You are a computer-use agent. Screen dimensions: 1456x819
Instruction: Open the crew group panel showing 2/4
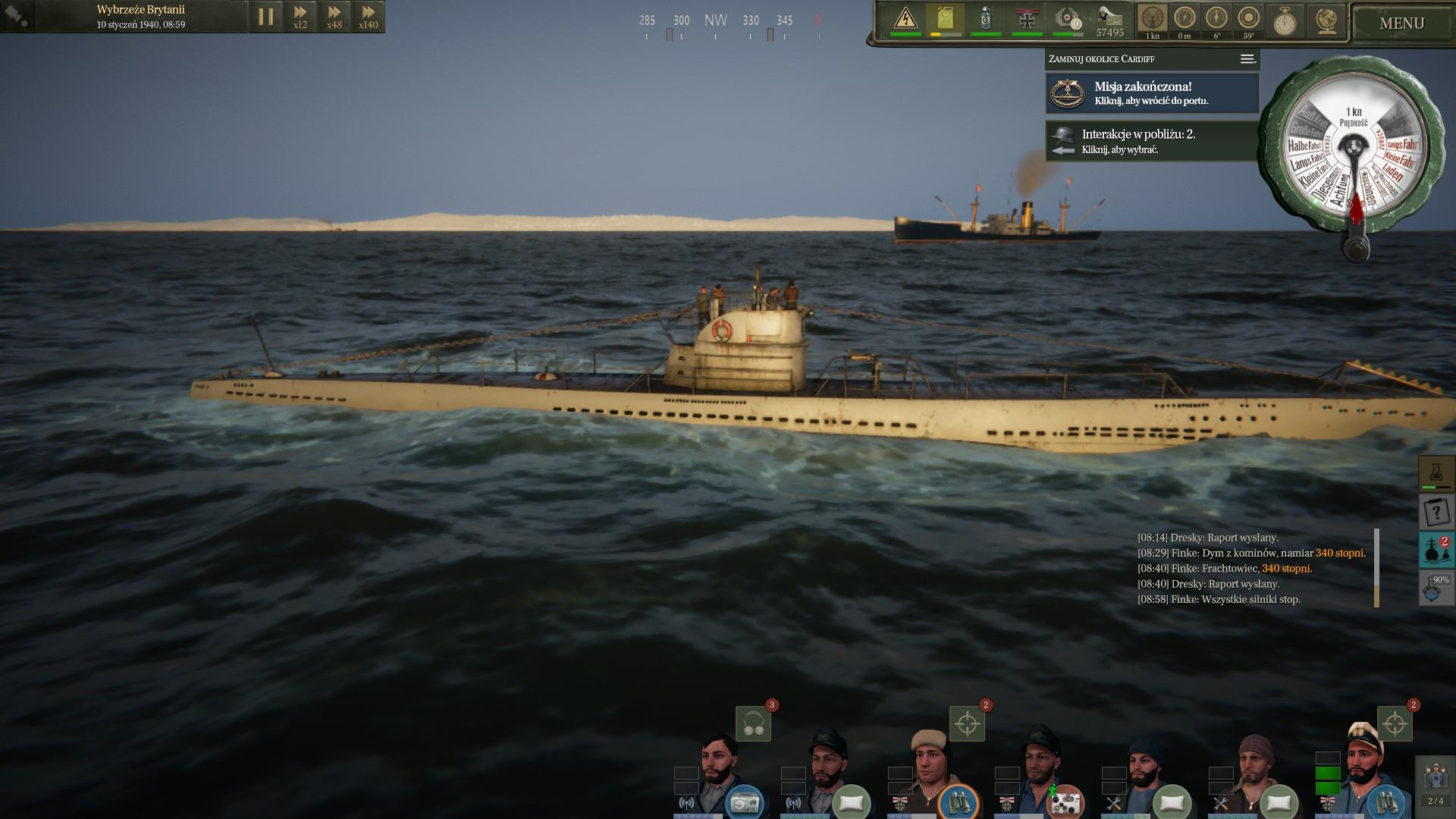pyautogui.click(x=1435, y=785)
